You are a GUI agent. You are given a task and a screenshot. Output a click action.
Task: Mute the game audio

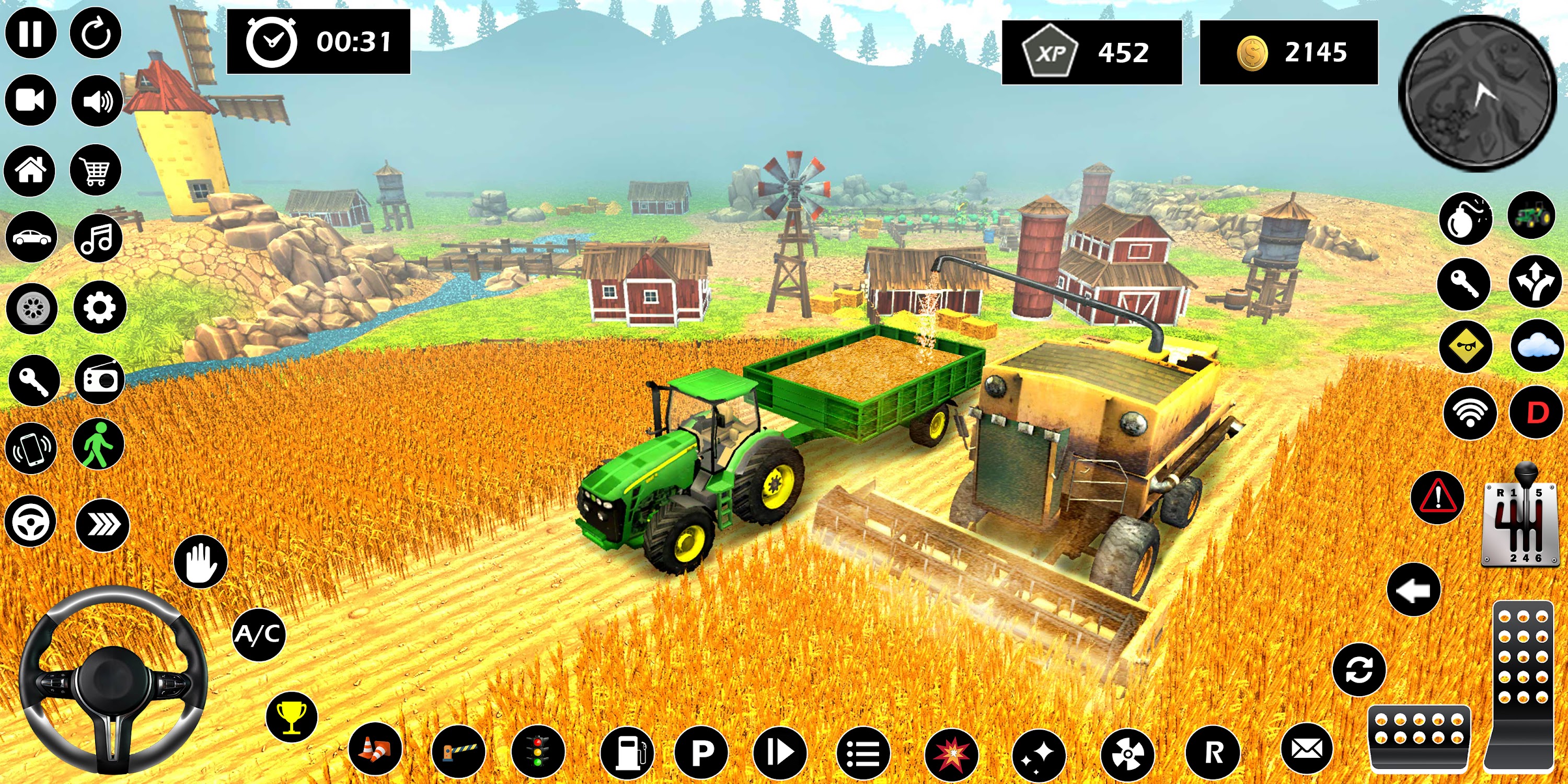[97, 100]
